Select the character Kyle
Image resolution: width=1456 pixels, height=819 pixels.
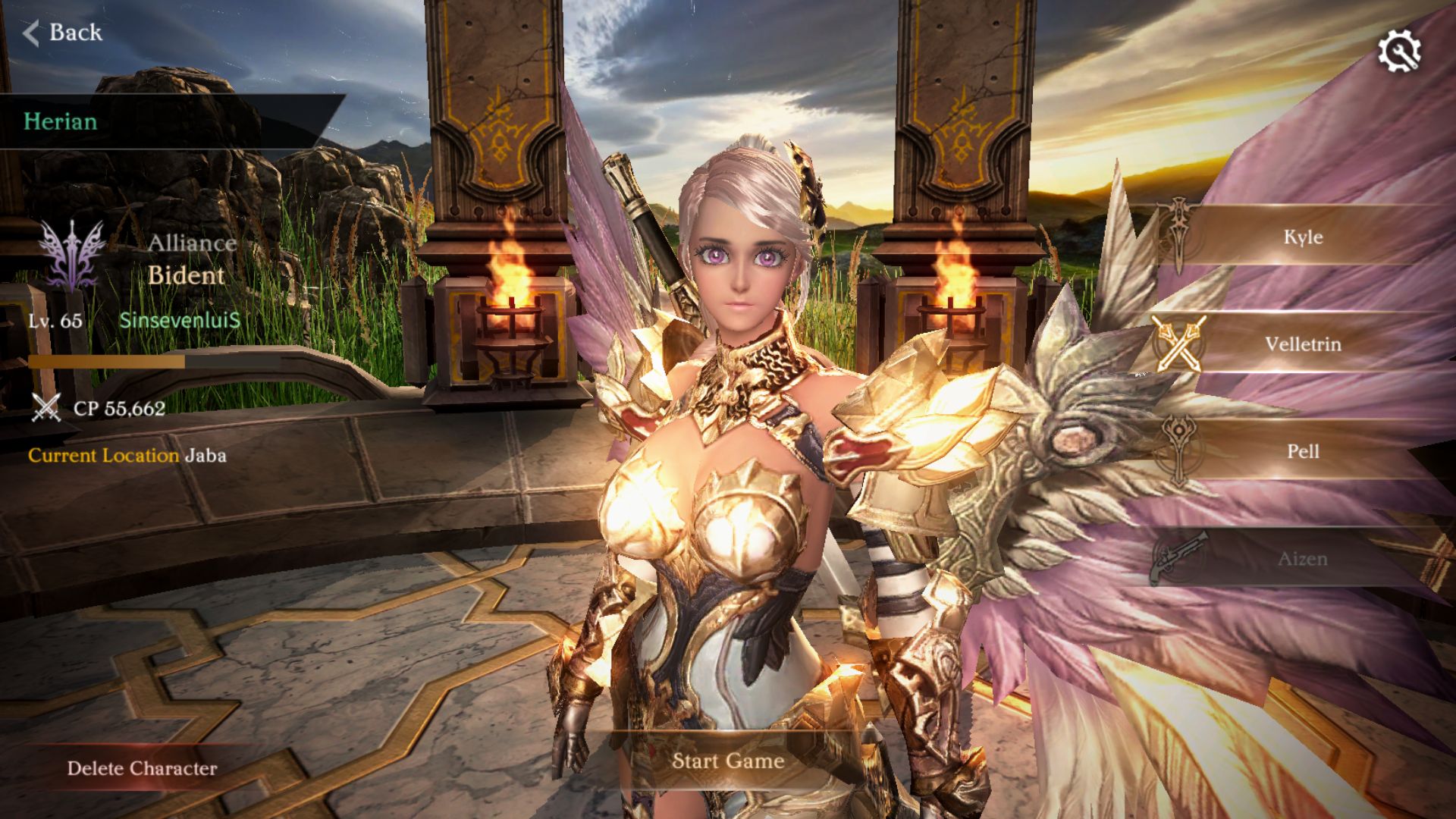pyautogui.click(x=1302, y=237)
